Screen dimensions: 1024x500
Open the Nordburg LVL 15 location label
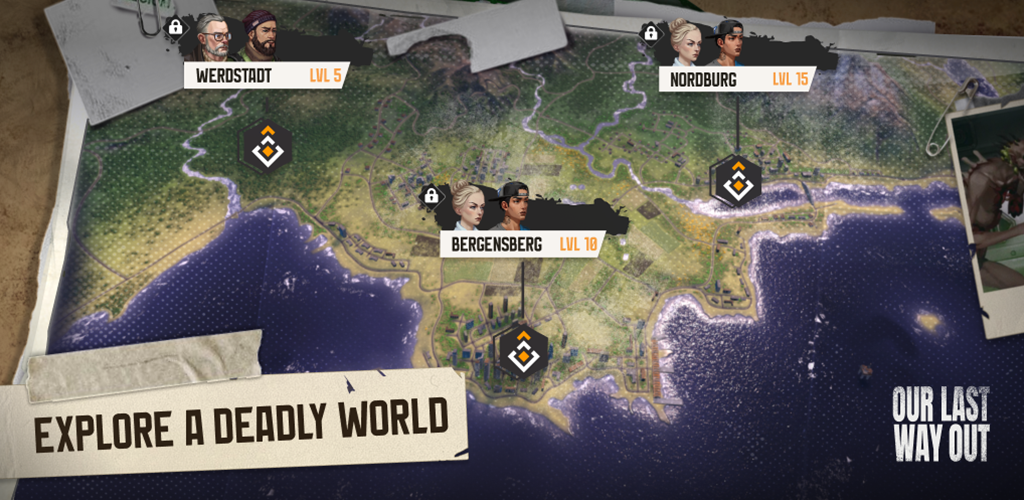click(x=737, y=79)
